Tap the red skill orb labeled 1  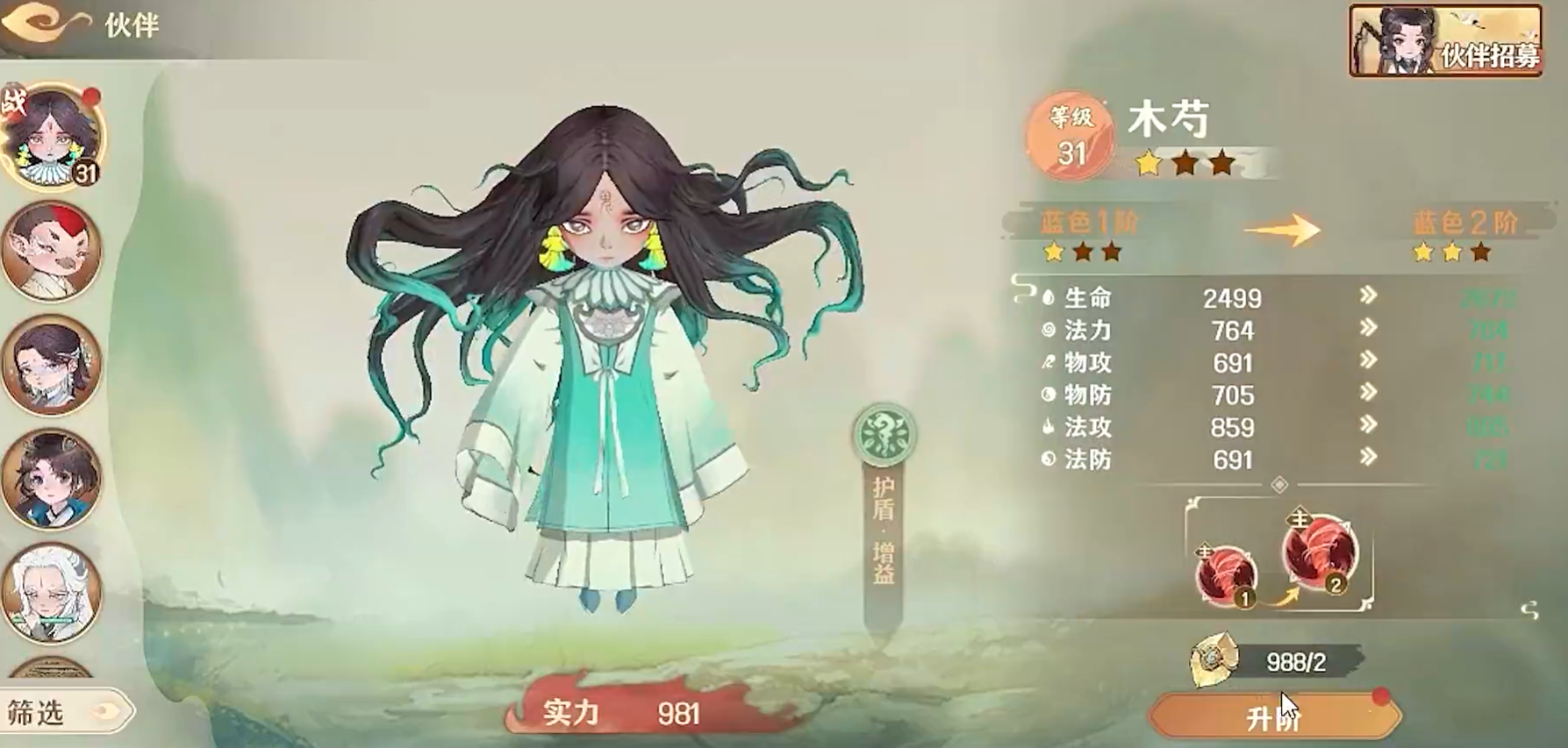pos(1228,574)
